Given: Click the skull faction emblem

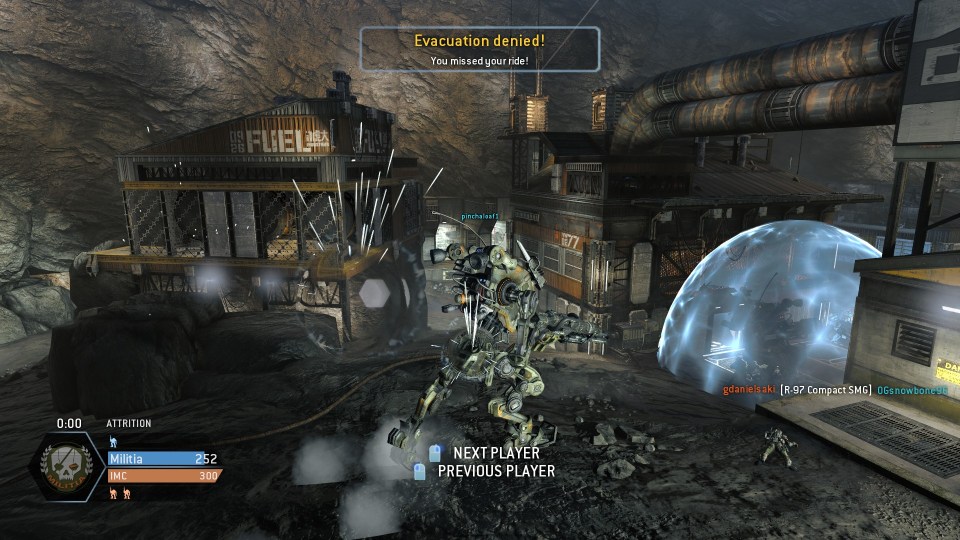Looking at the screenshot, I should [x=69, y=467].
